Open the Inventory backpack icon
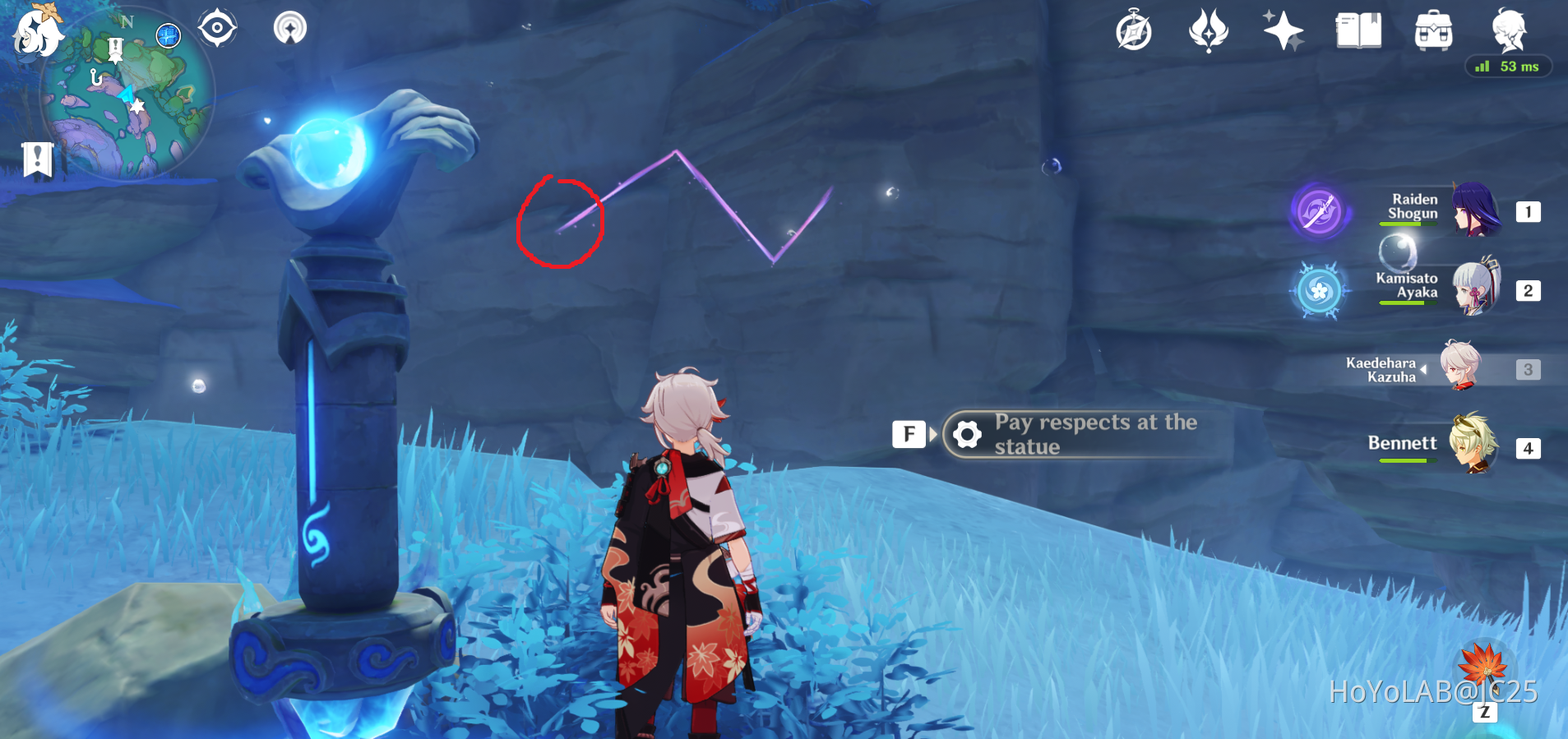1568x739 pixels. click(x=1433, y=31)
